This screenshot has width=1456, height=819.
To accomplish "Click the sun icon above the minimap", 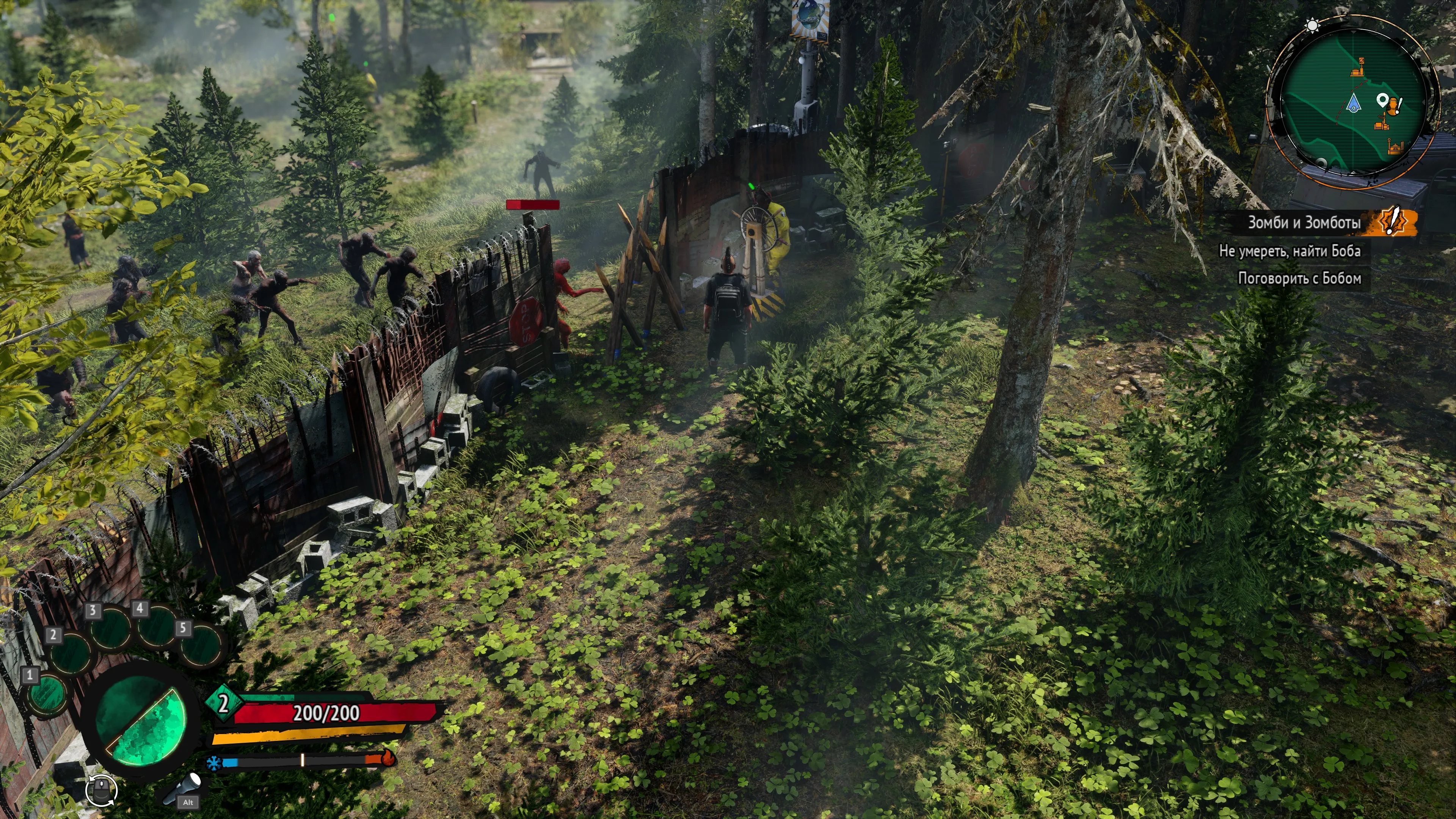I will (x=1312, y=25).
